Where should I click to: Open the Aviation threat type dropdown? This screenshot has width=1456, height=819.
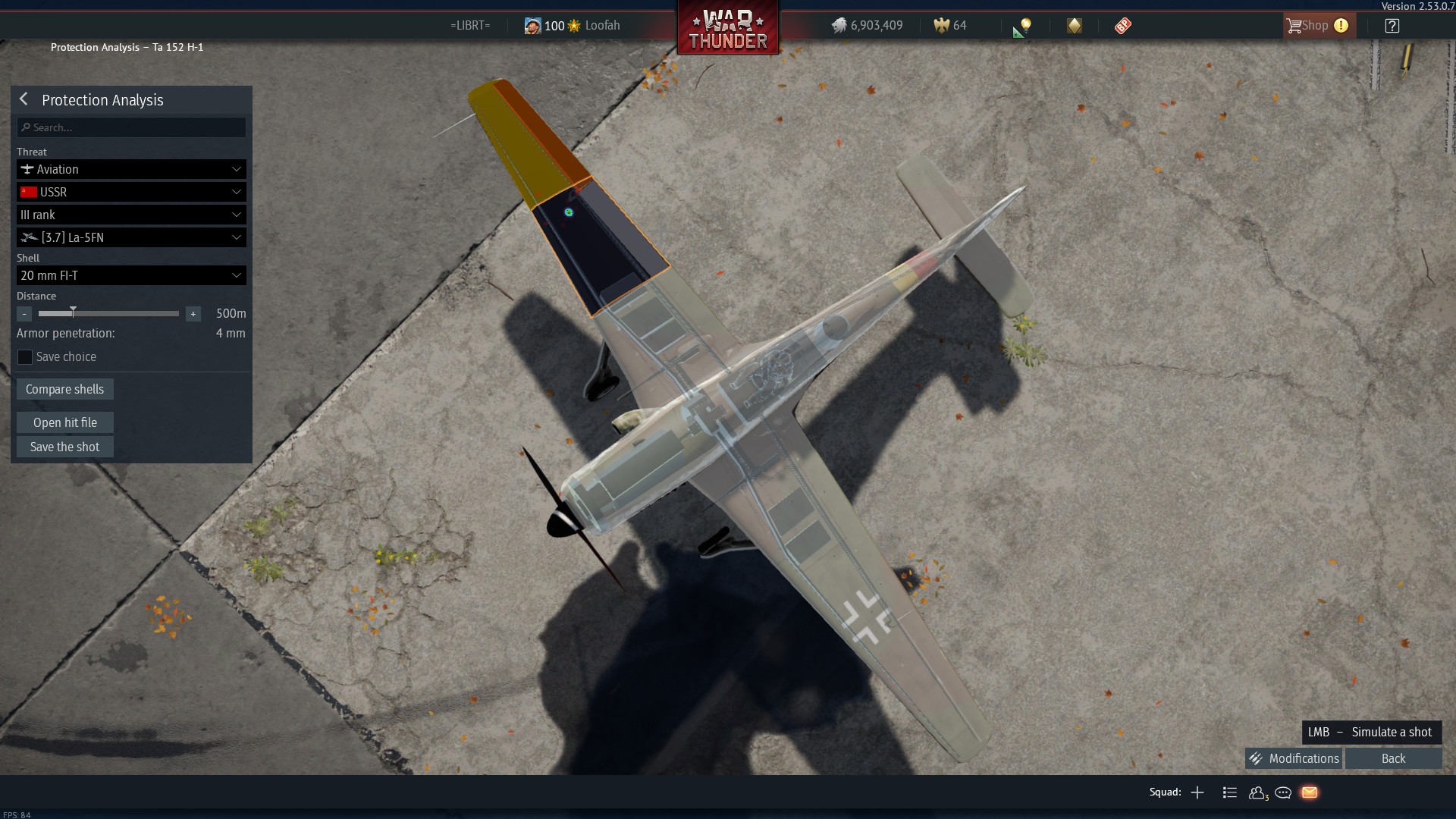click(131, 169)
